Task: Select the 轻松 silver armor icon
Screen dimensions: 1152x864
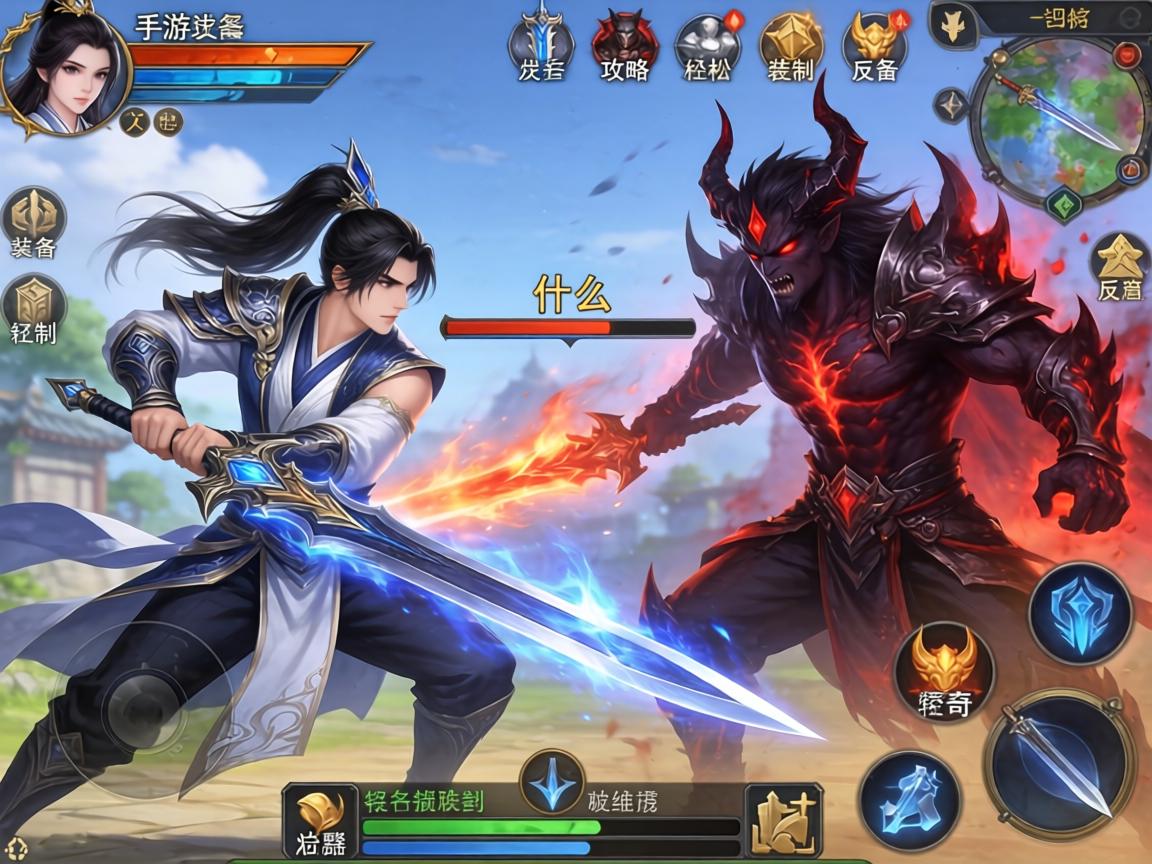Action: pos(708,44)
